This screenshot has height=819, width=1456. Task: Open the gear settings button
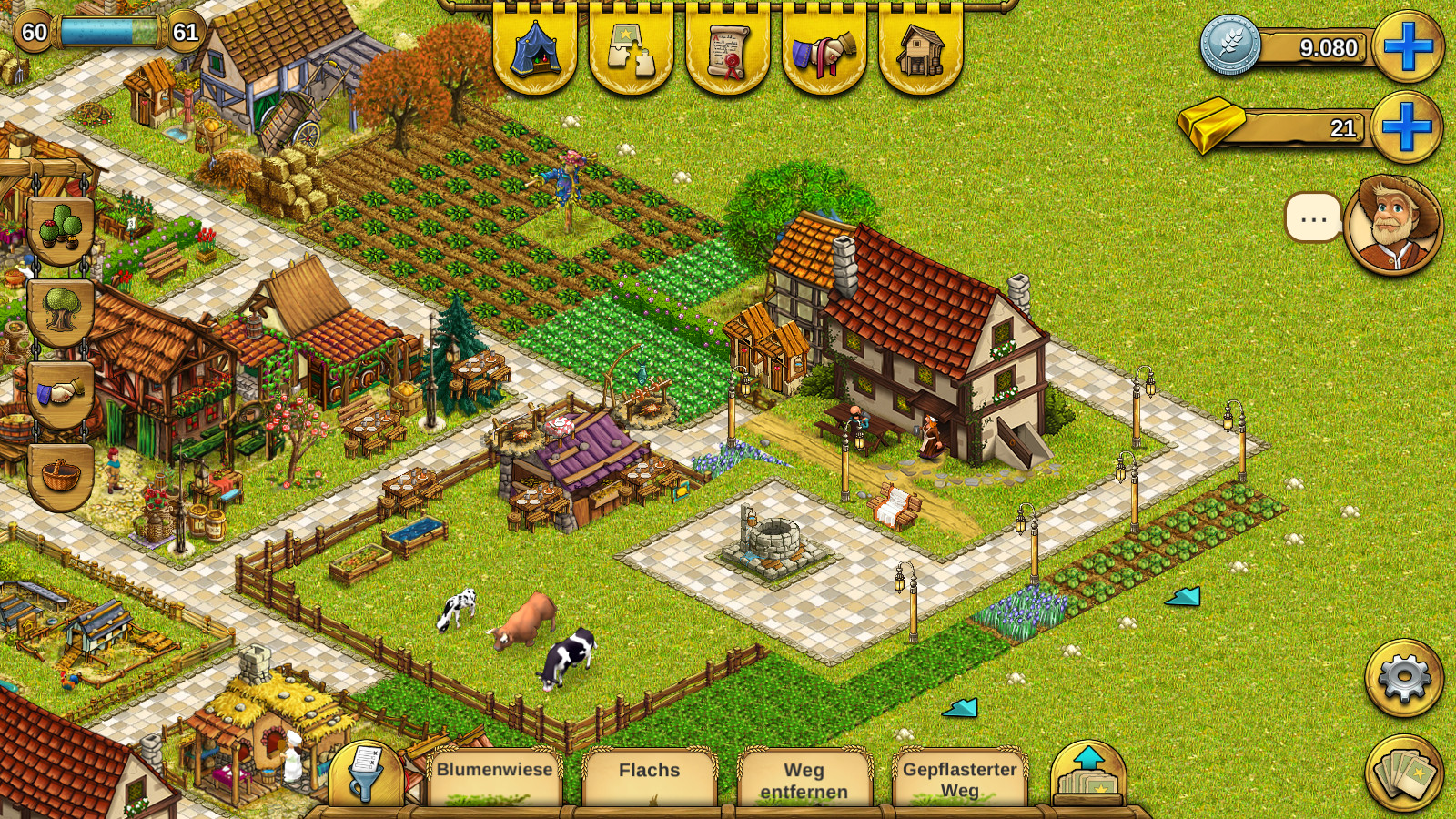(1403, 678)
